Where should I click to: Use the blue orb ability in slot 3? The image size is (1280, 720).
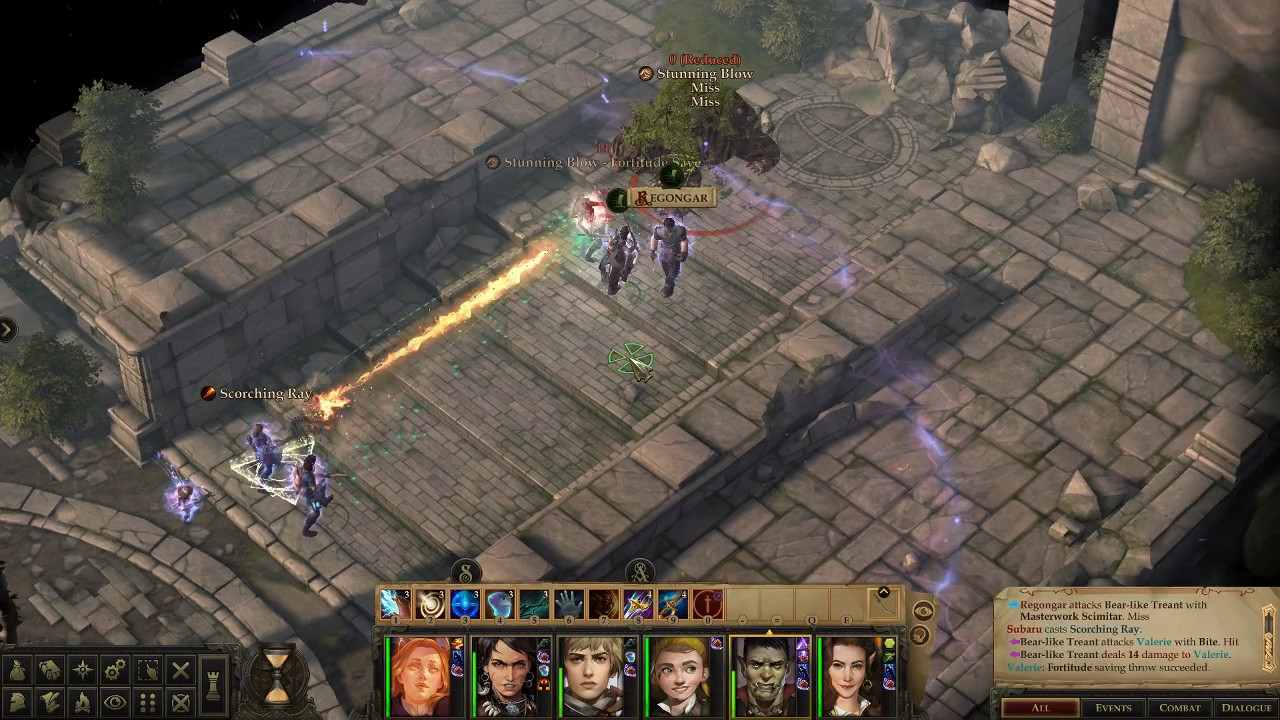point(464,604)
